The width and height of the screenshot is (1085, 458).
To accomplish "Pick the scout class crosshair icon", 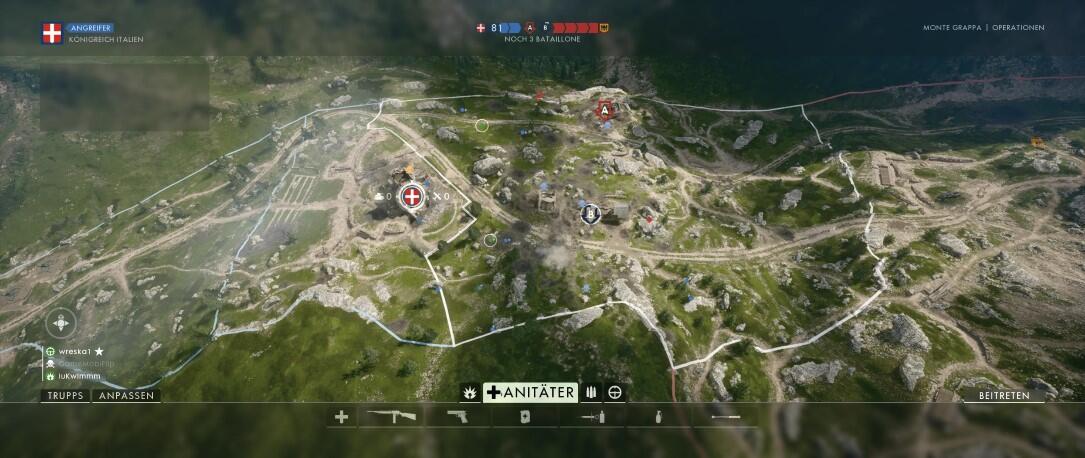I will [615, 392].
